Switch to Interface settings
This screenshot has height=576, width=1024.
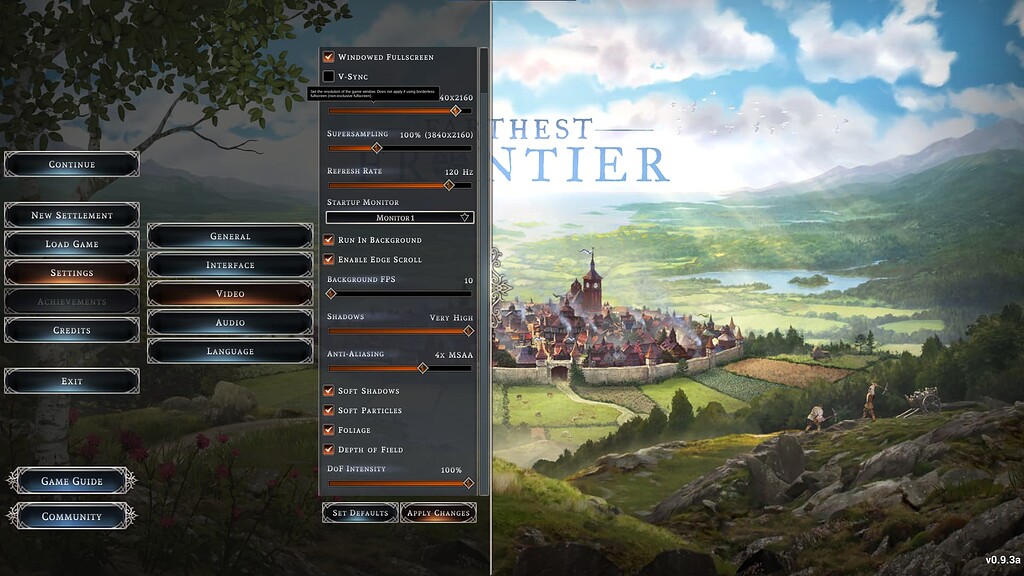(230, 265)
